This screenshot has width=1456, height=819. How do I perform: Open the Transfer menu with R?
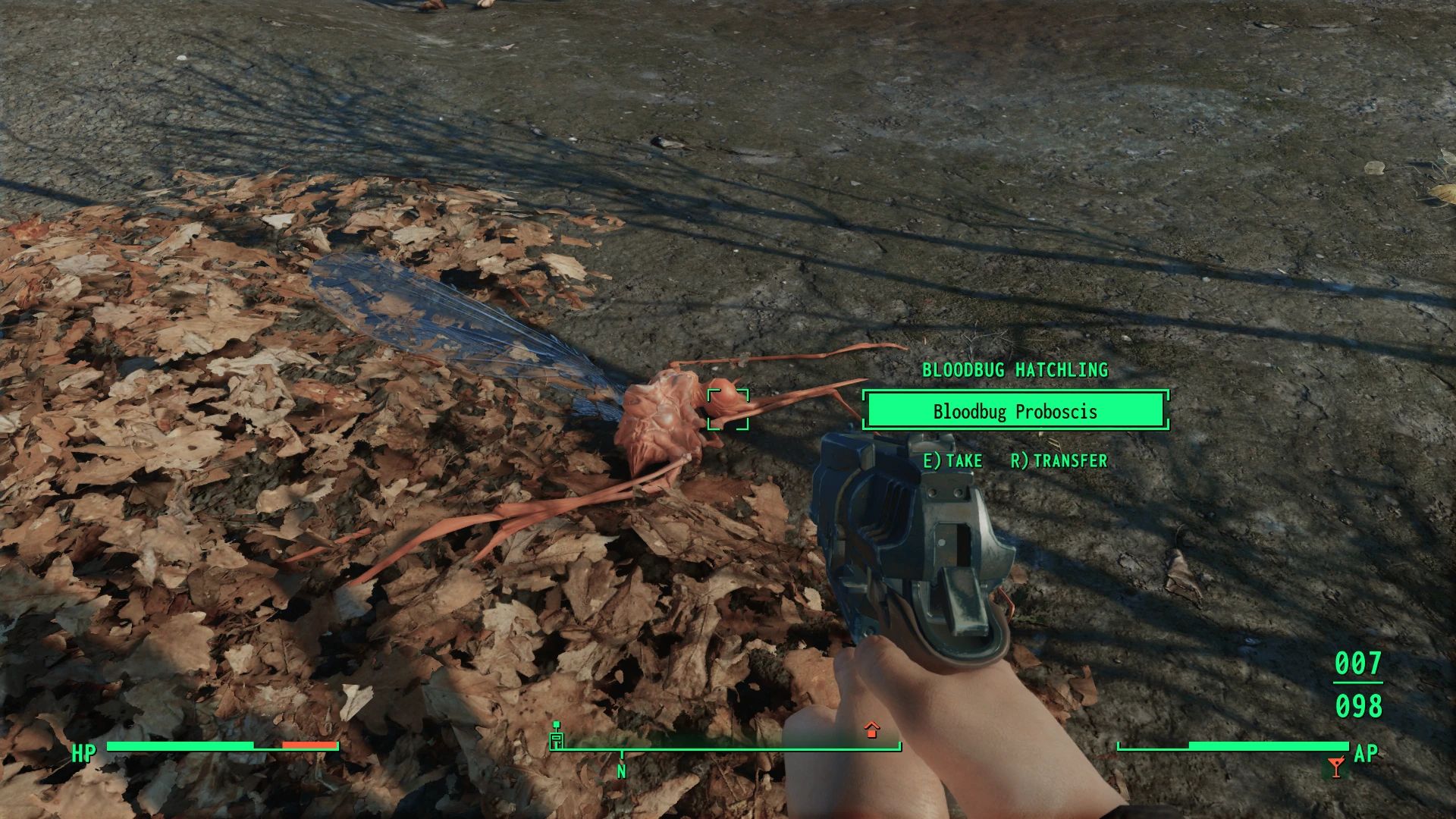tap(1059, 460)
